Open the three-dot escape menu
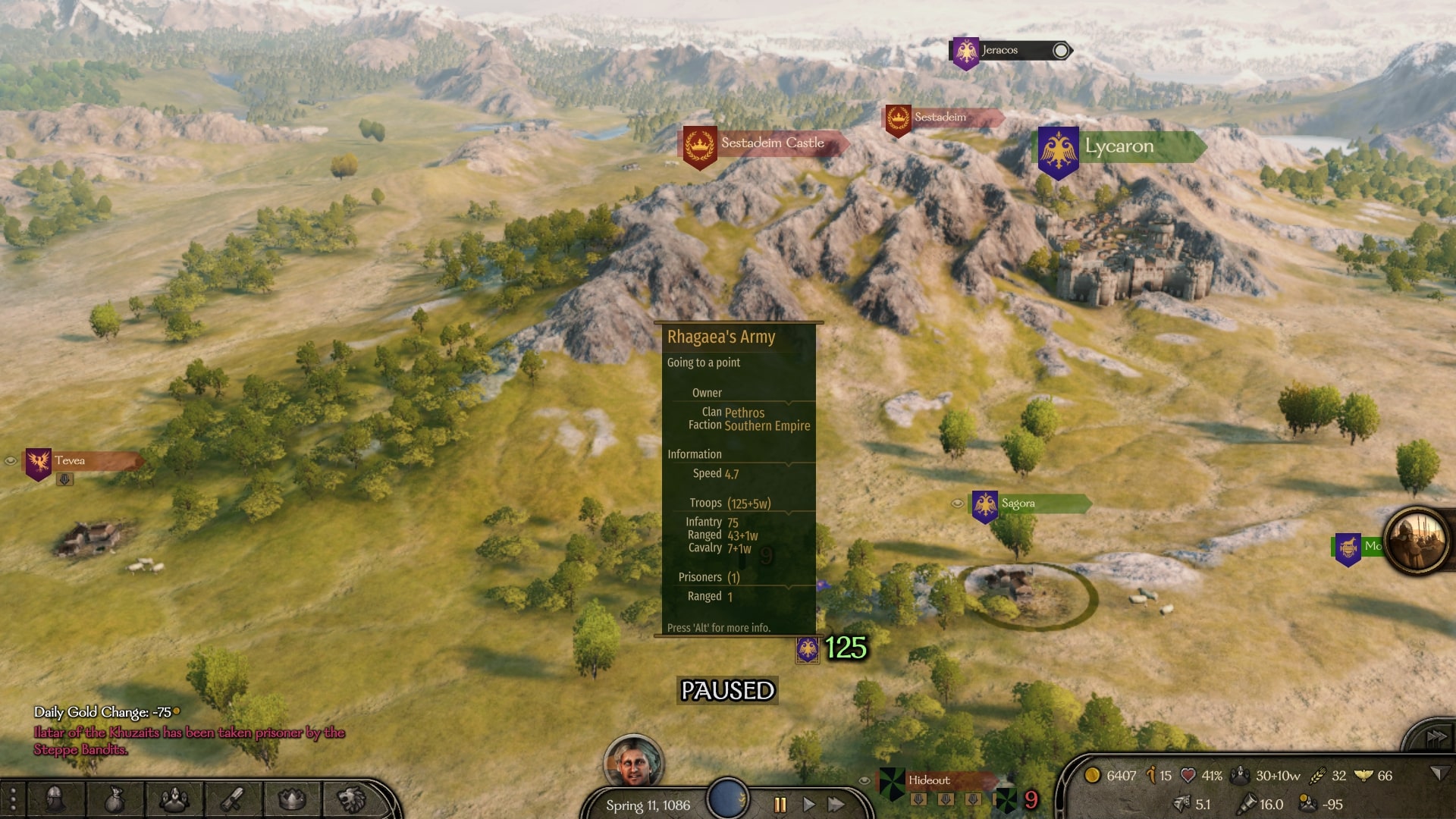The width and height of the screenshot is (1456, 819). click(13, 799)
